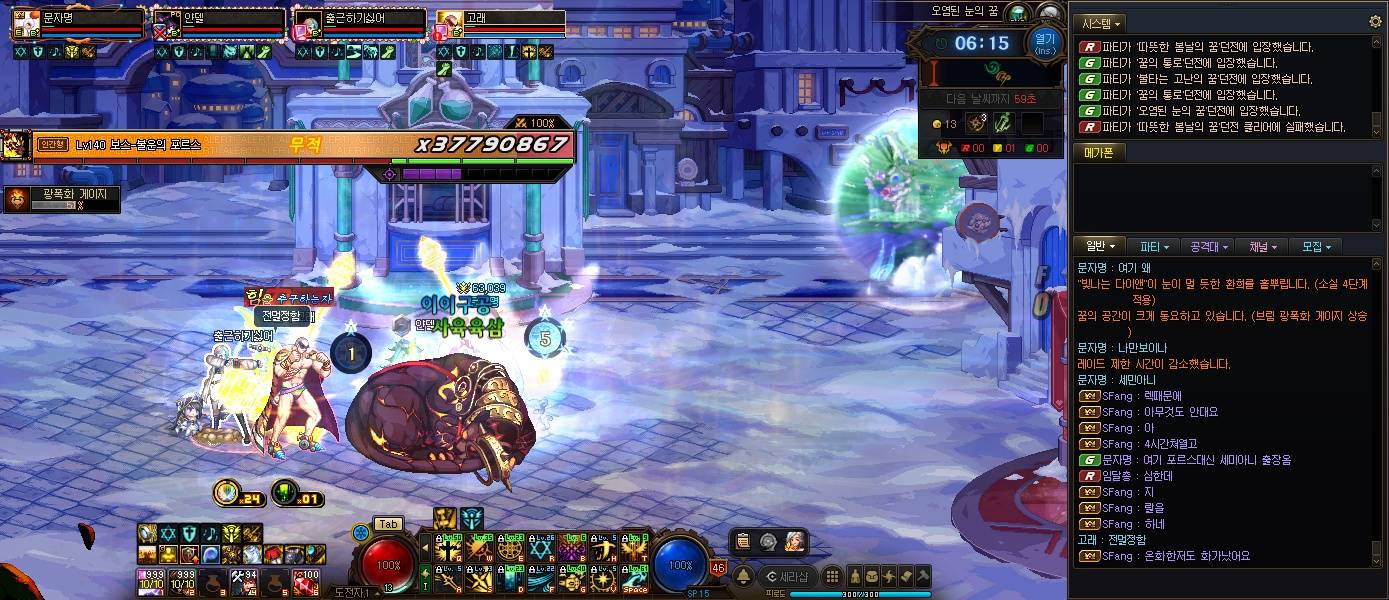
Task: Switch to the 파티 chat tab
Action: (x=1154, y=246)
